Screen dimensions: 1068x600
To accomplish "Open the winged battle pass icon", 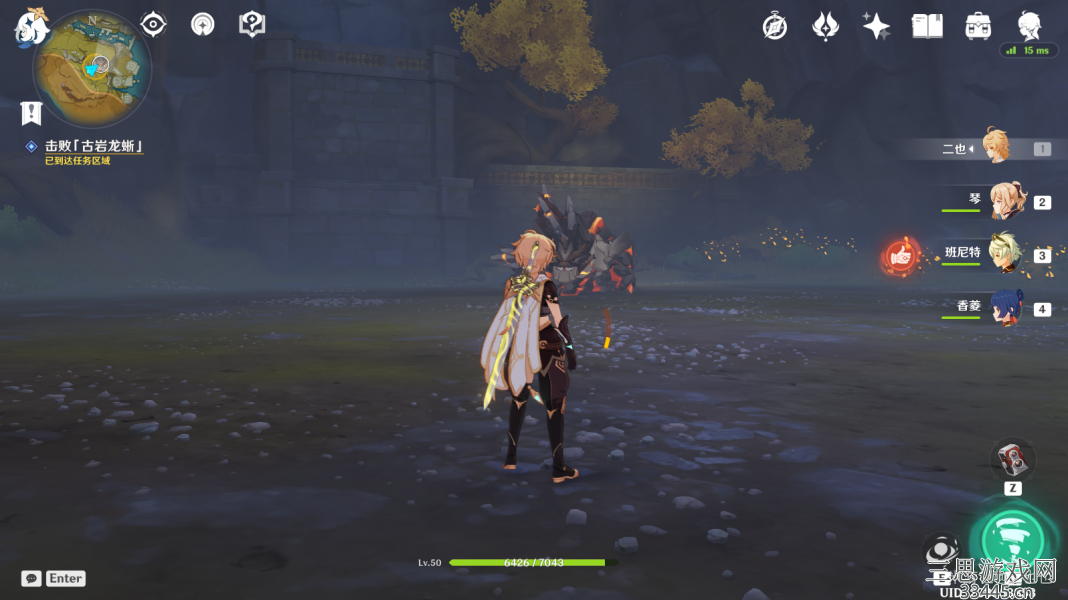I will [825, 27].
